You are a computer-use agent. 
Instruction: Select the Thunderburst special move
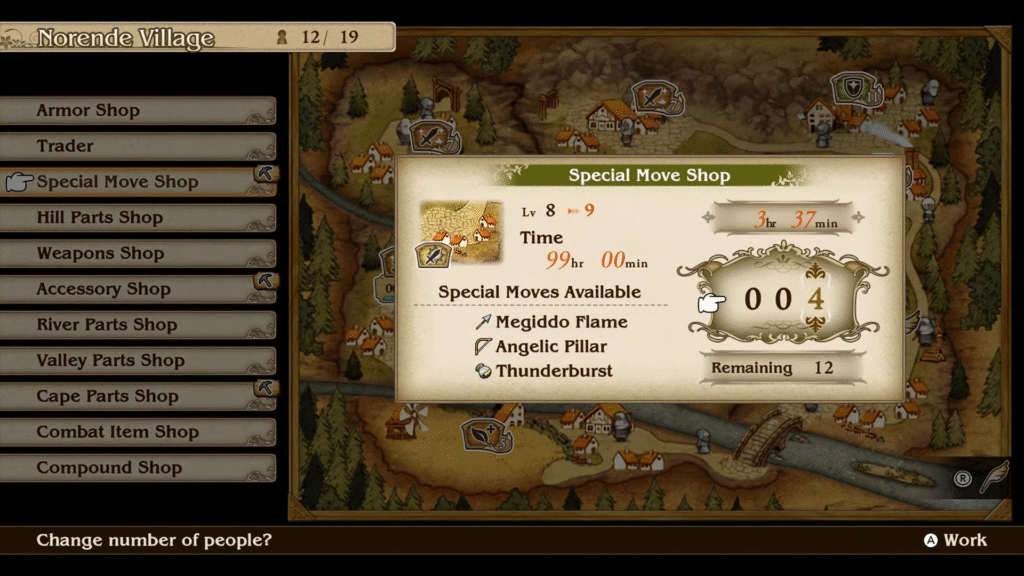(x=554, y=371)
